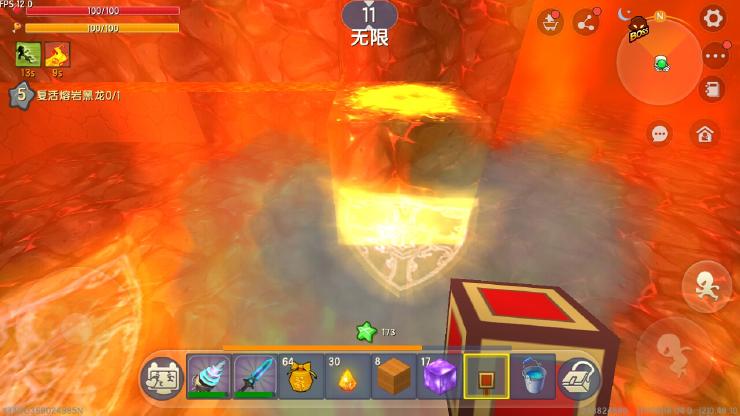740x416 pixels.
Task: Open the shop cart icon
Action: pos(550,22)
